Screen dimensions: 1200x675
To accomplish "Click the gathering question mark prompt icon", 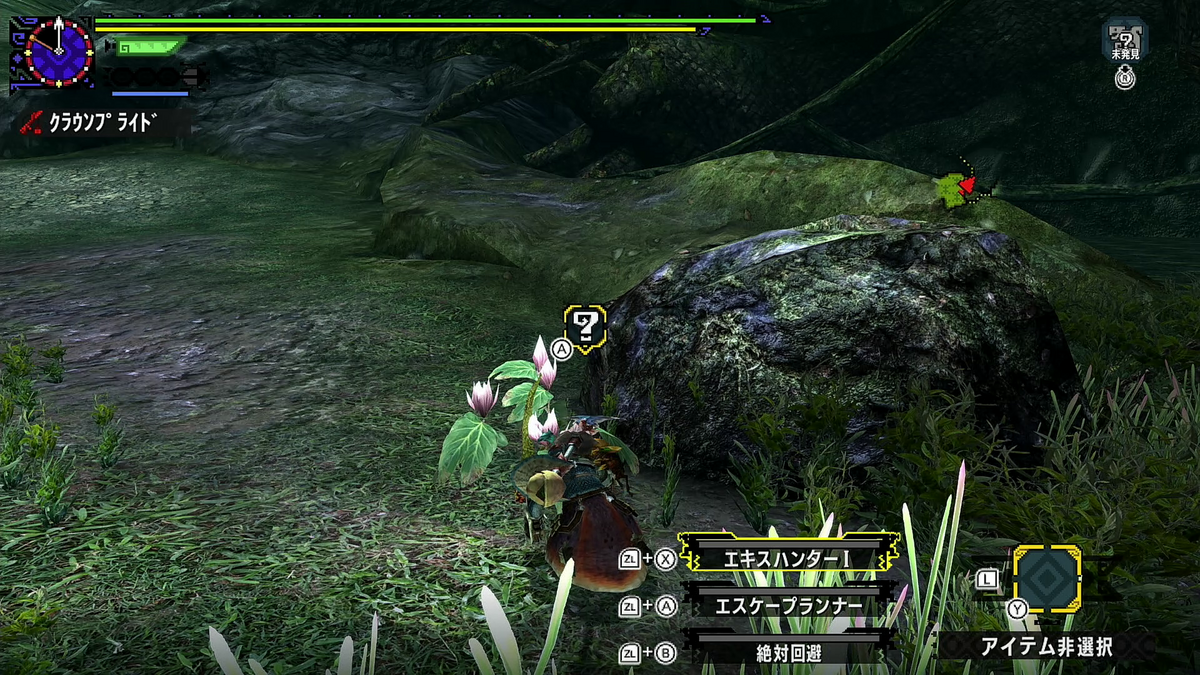I will pyautogui.click(x=586, y=325).
